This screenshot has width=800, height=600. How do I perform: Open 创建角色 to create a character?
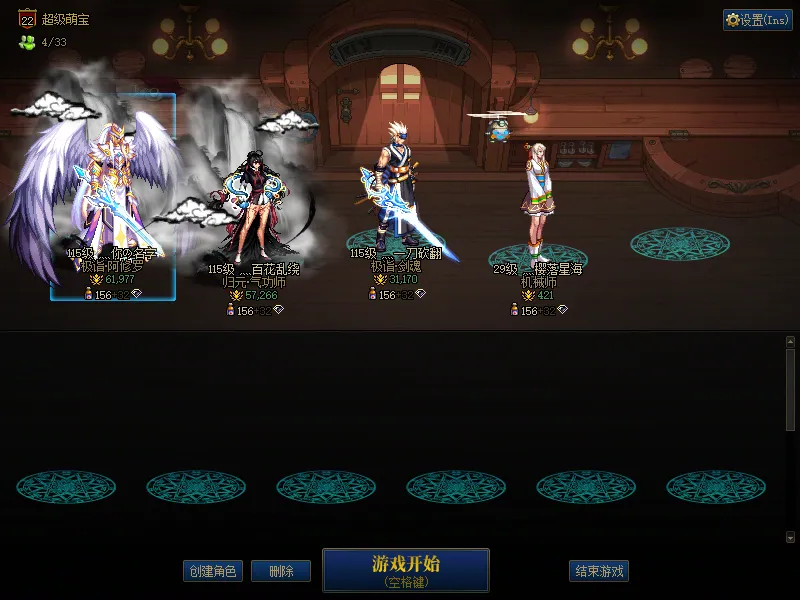click(212, 571)
